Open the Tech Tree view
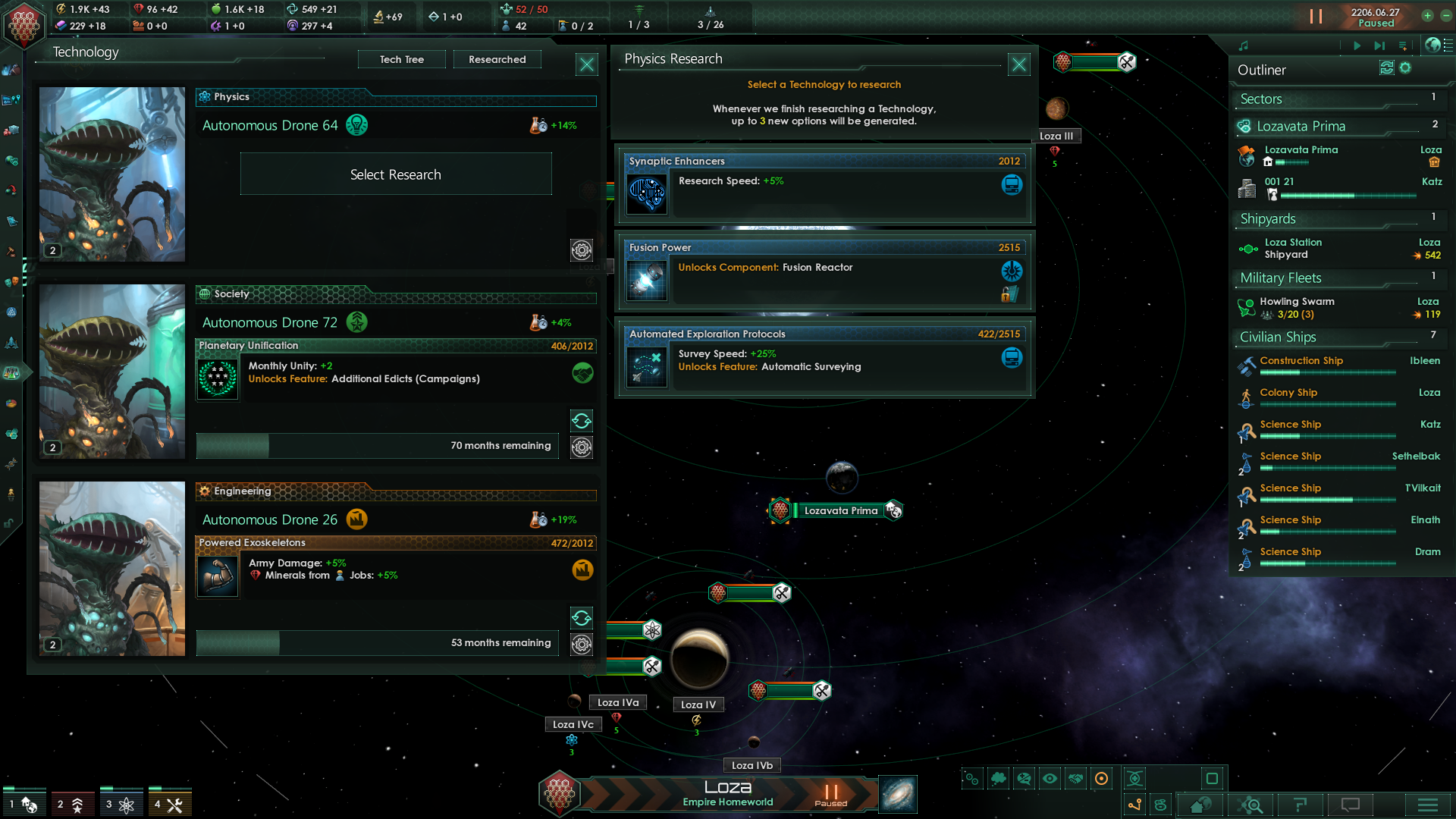 401,59
